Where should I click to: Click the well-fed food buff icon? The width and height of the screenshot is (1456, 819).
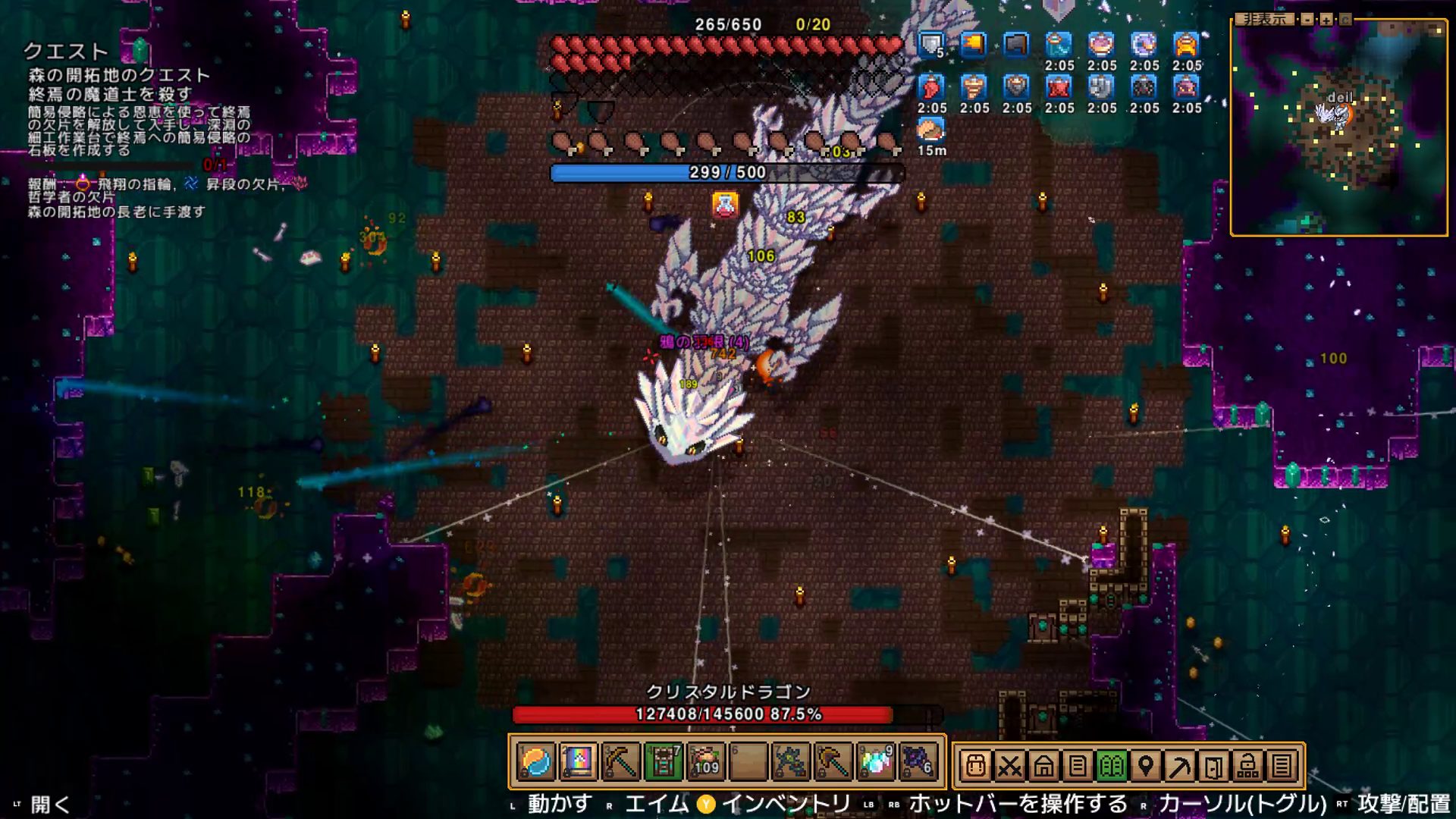coord(931,130)
